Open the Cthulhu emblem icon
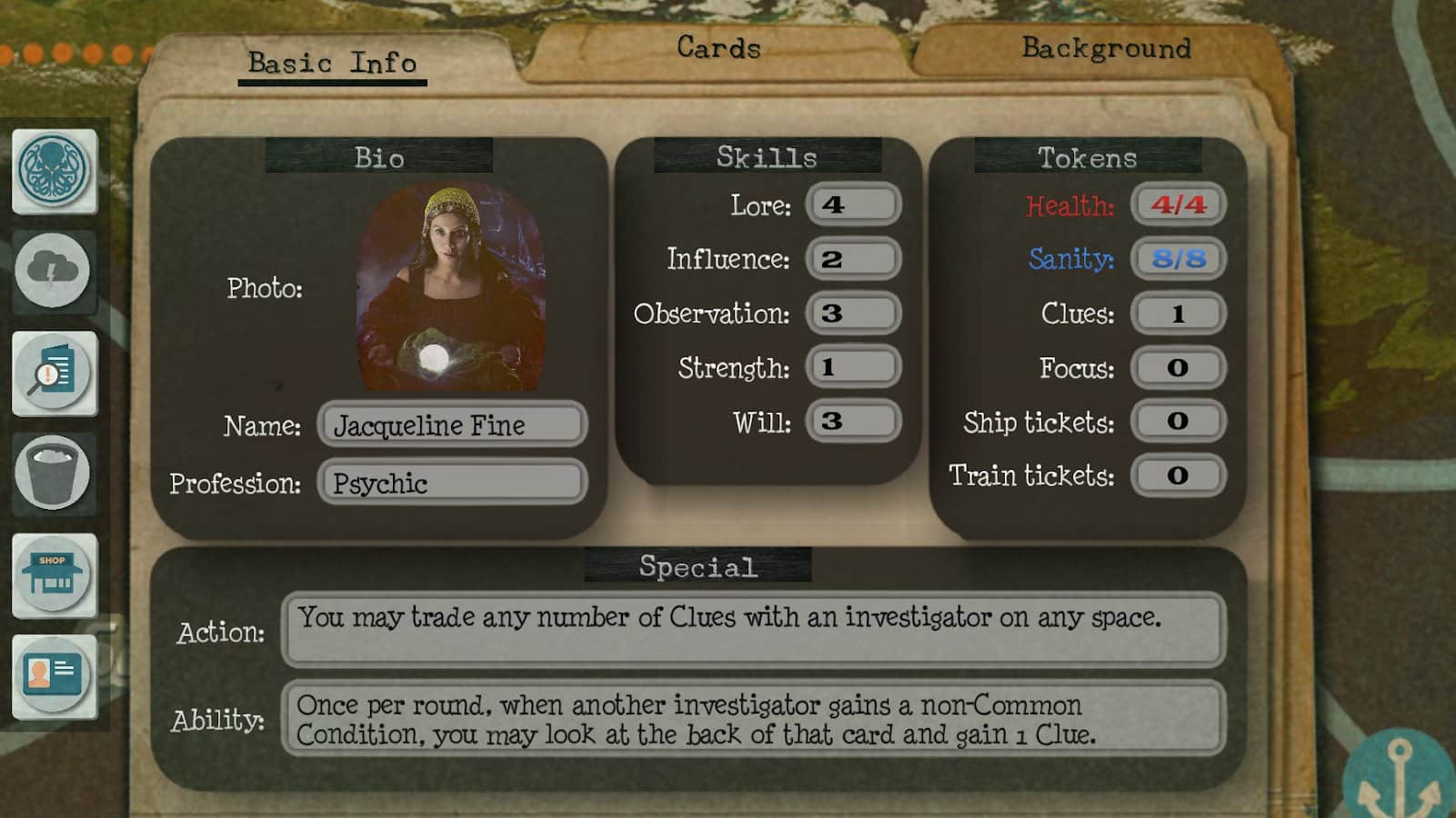Viewport: 1456px width, 818px height. pos(54,170)
